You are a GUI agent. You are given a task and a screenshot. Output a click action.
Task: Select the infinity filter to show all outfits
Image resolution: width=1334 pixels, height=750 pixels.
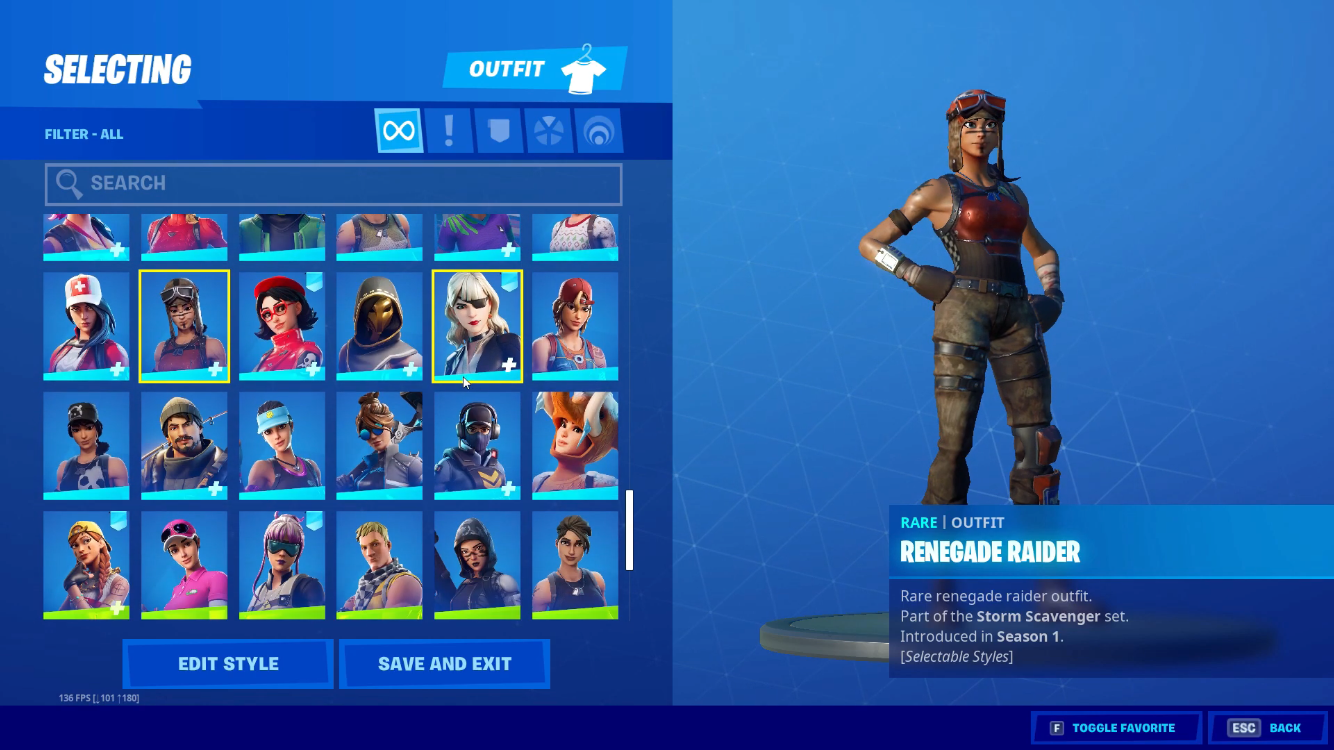point(398,130)
